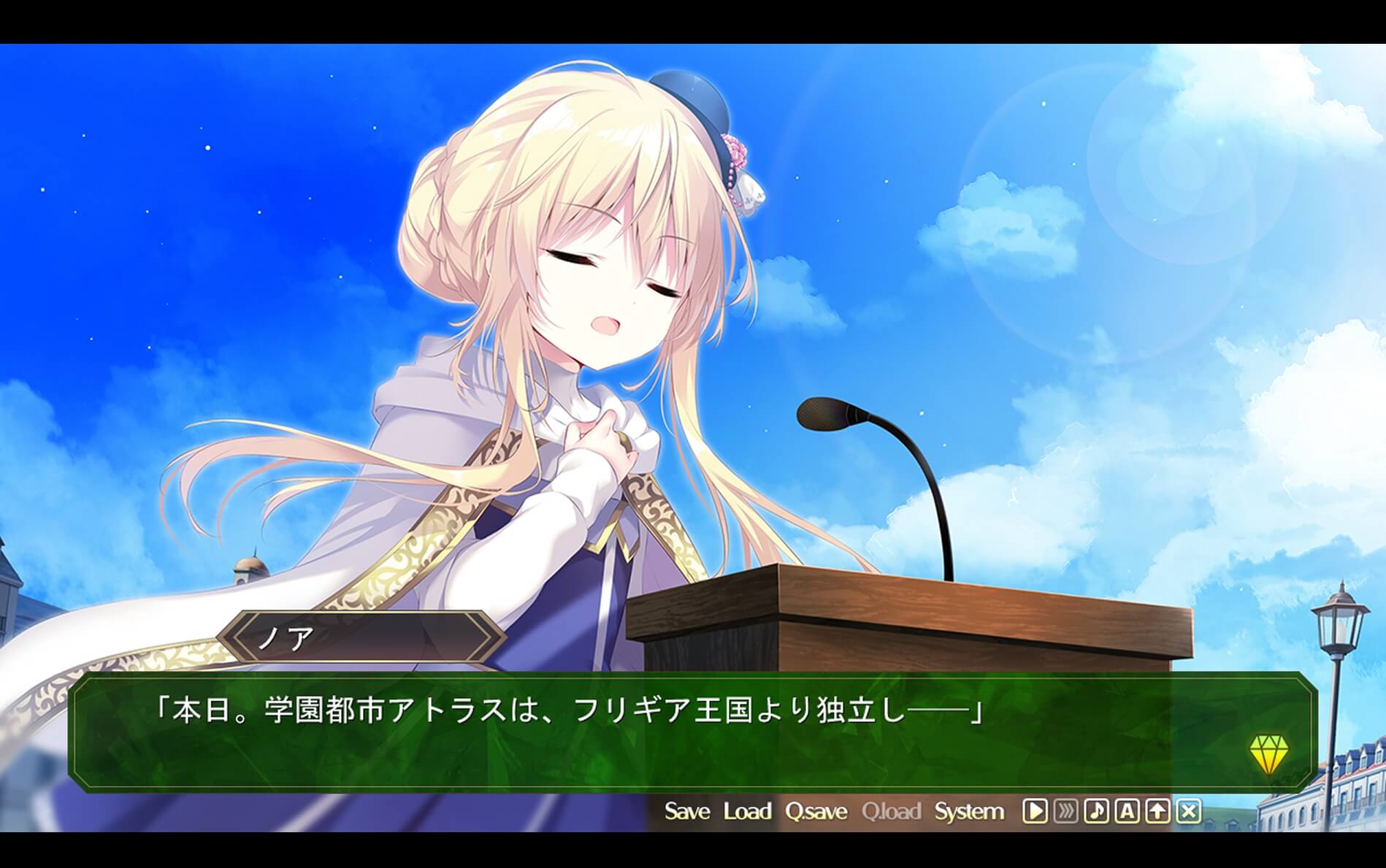
Task: Open the System menu
Action: pos(969,811)
